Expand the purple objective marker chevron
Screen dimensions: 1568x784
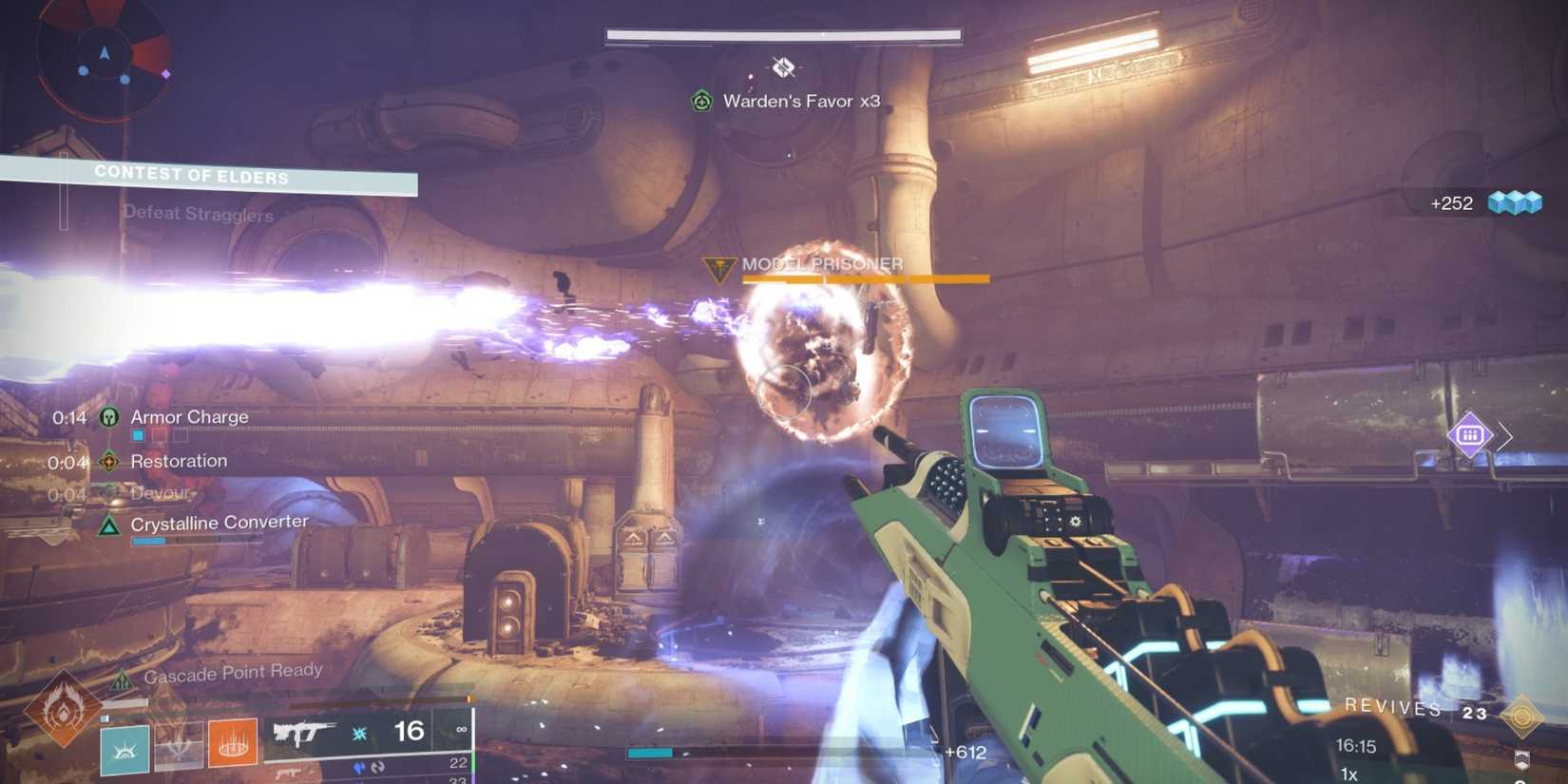click(x=1506, y=436)
